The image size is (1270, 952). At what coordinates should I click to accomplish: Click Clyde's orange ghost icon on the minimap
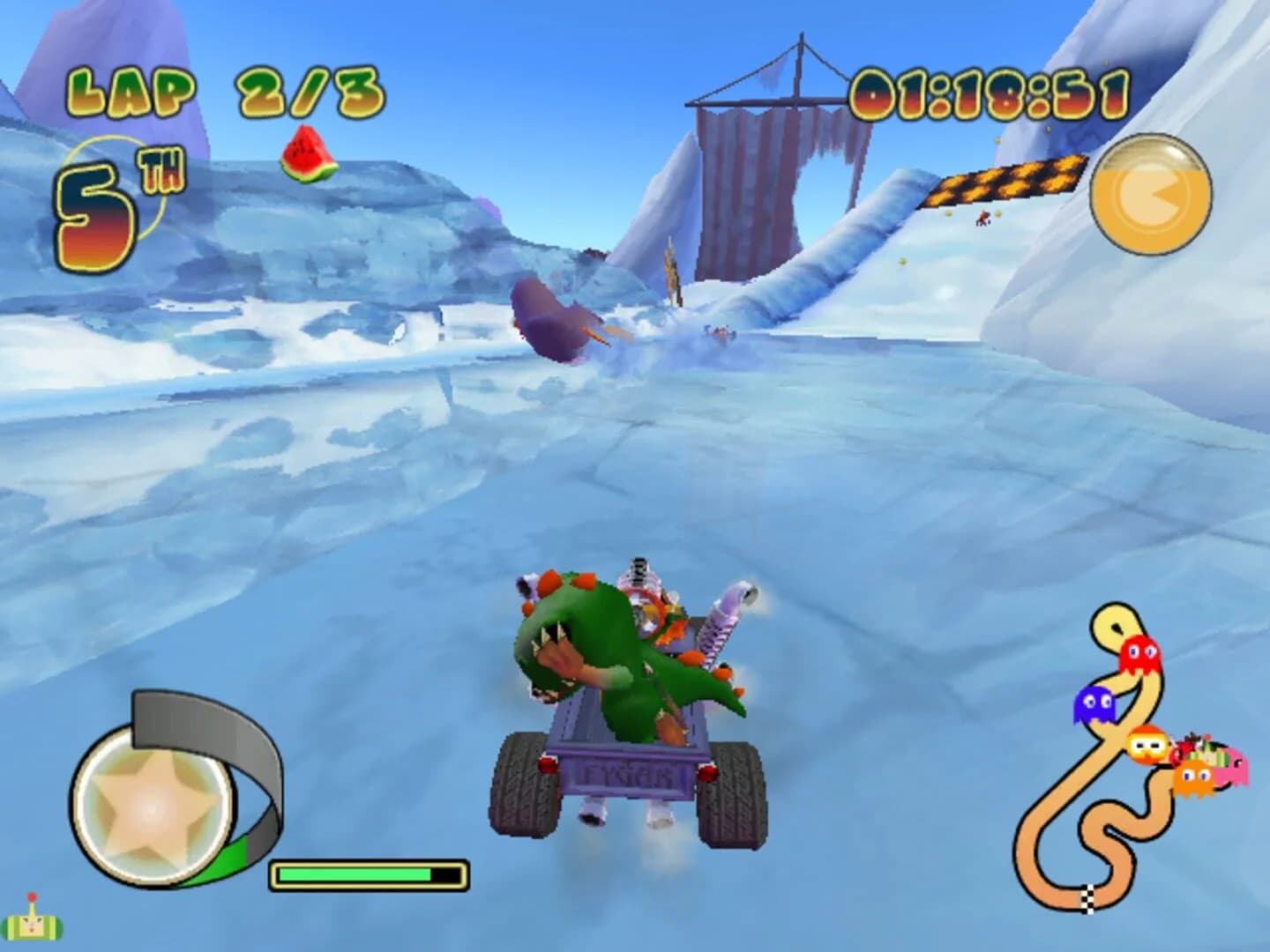1193,777
